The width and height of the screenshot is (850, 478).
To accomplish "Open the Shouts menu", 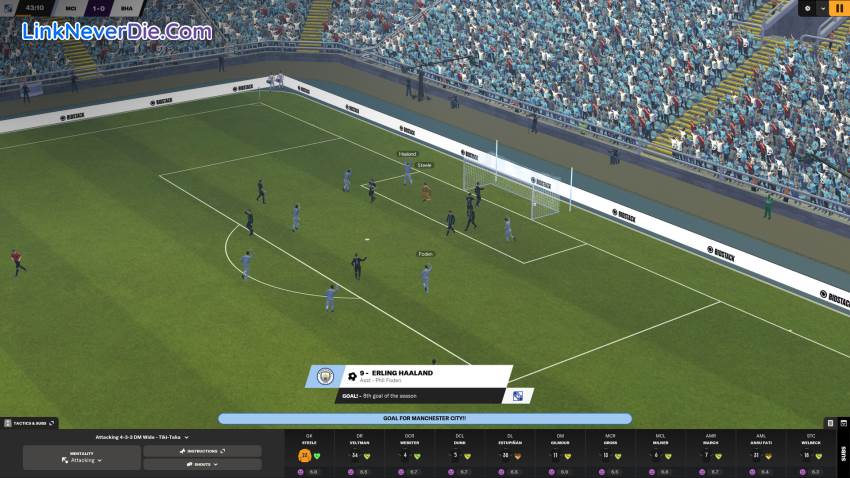I will [202, 465].
